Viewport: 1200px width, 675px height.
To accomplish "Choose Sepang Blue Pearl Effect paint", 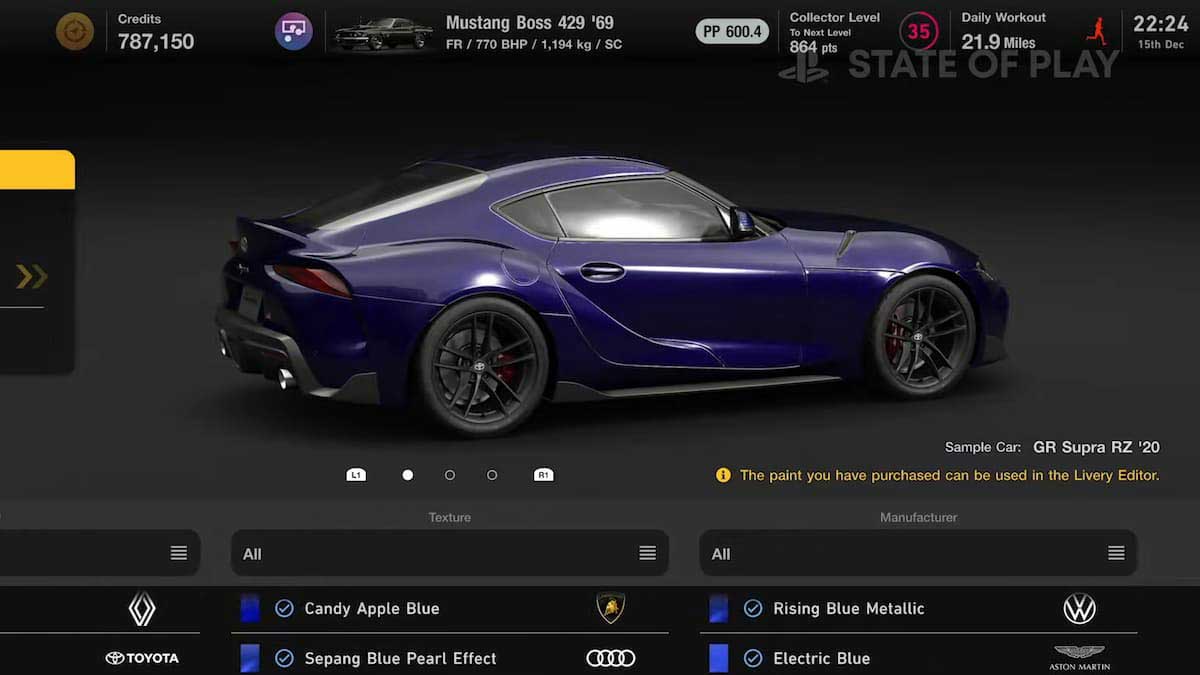I will 400,658.
